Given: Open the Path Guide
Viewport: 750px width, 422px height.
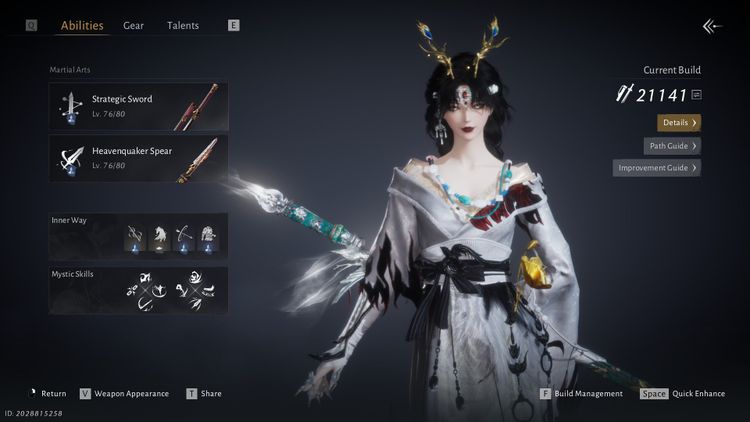Looking at the screenshot, I should click(672, 145).
